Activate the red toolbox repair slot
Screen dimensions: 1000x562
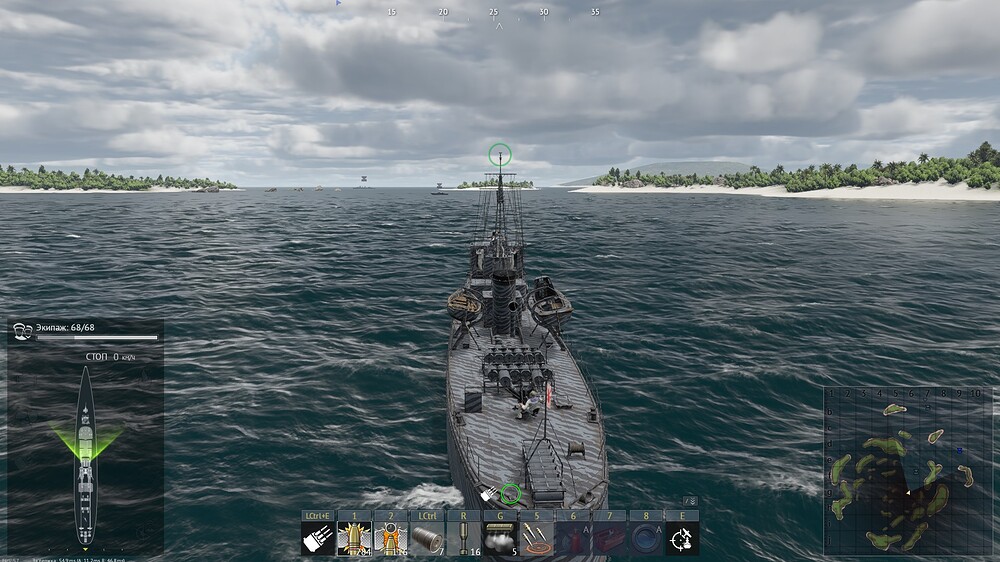pyautogui.click(x=609, y=538)
